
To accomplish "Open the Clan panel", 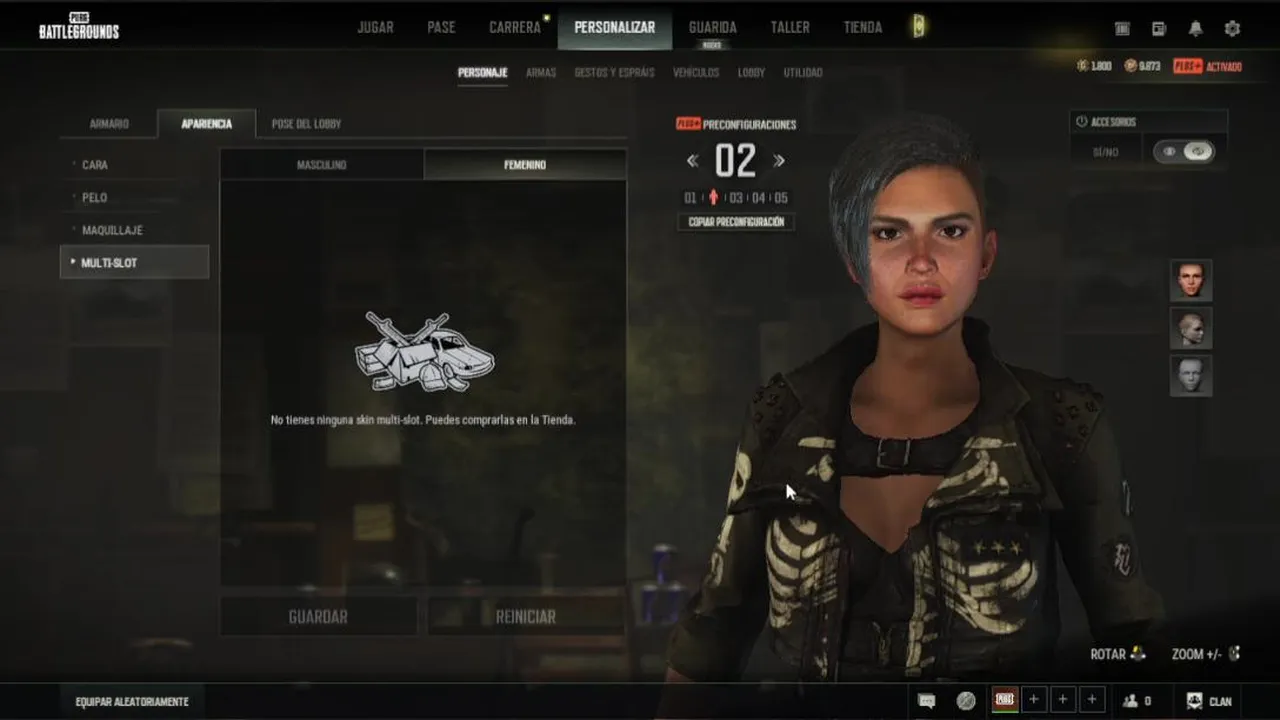I will (x=1209, y=702).
